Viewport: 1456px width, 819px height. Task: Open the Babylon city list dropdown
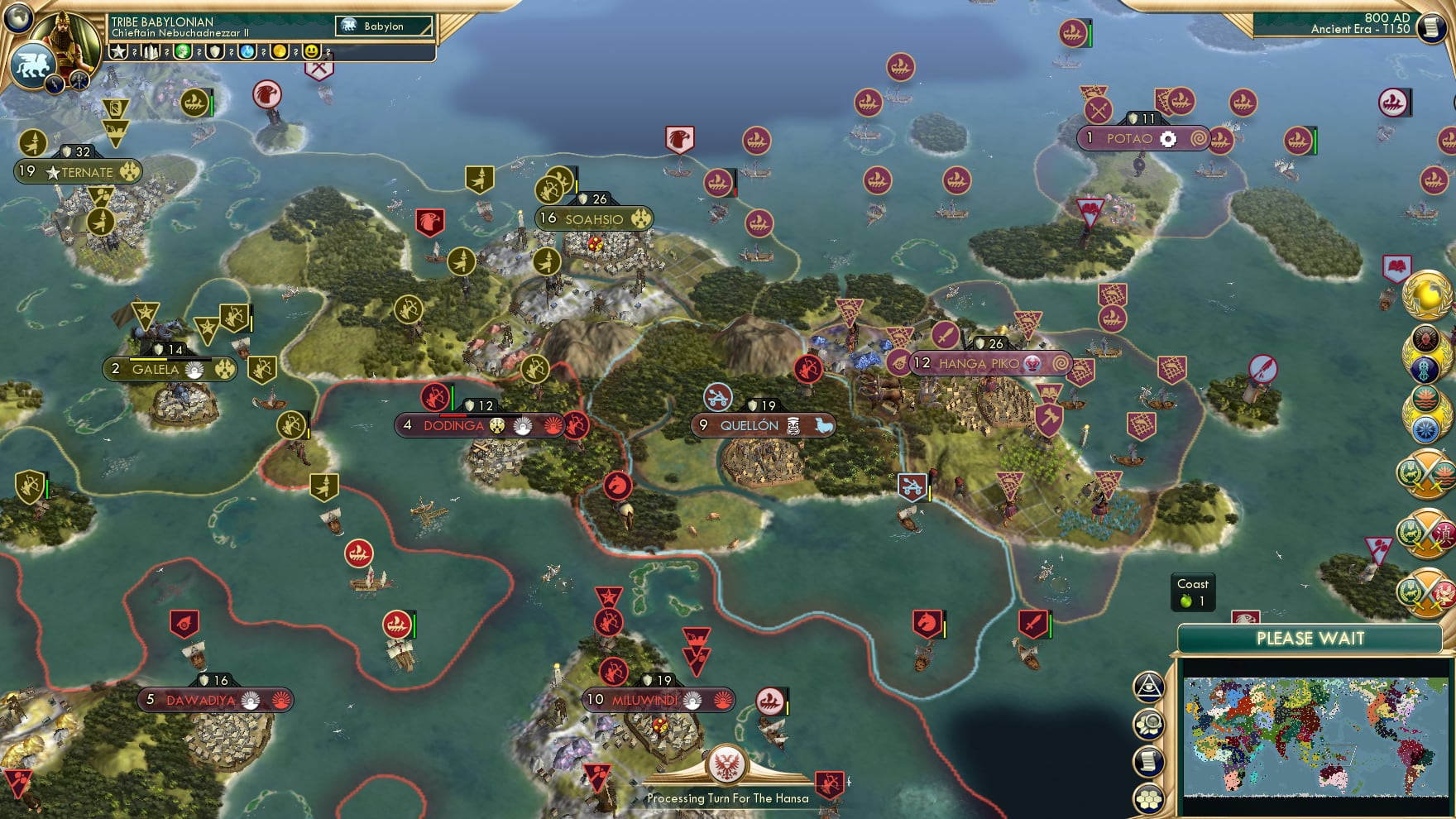tap(383, 26)
